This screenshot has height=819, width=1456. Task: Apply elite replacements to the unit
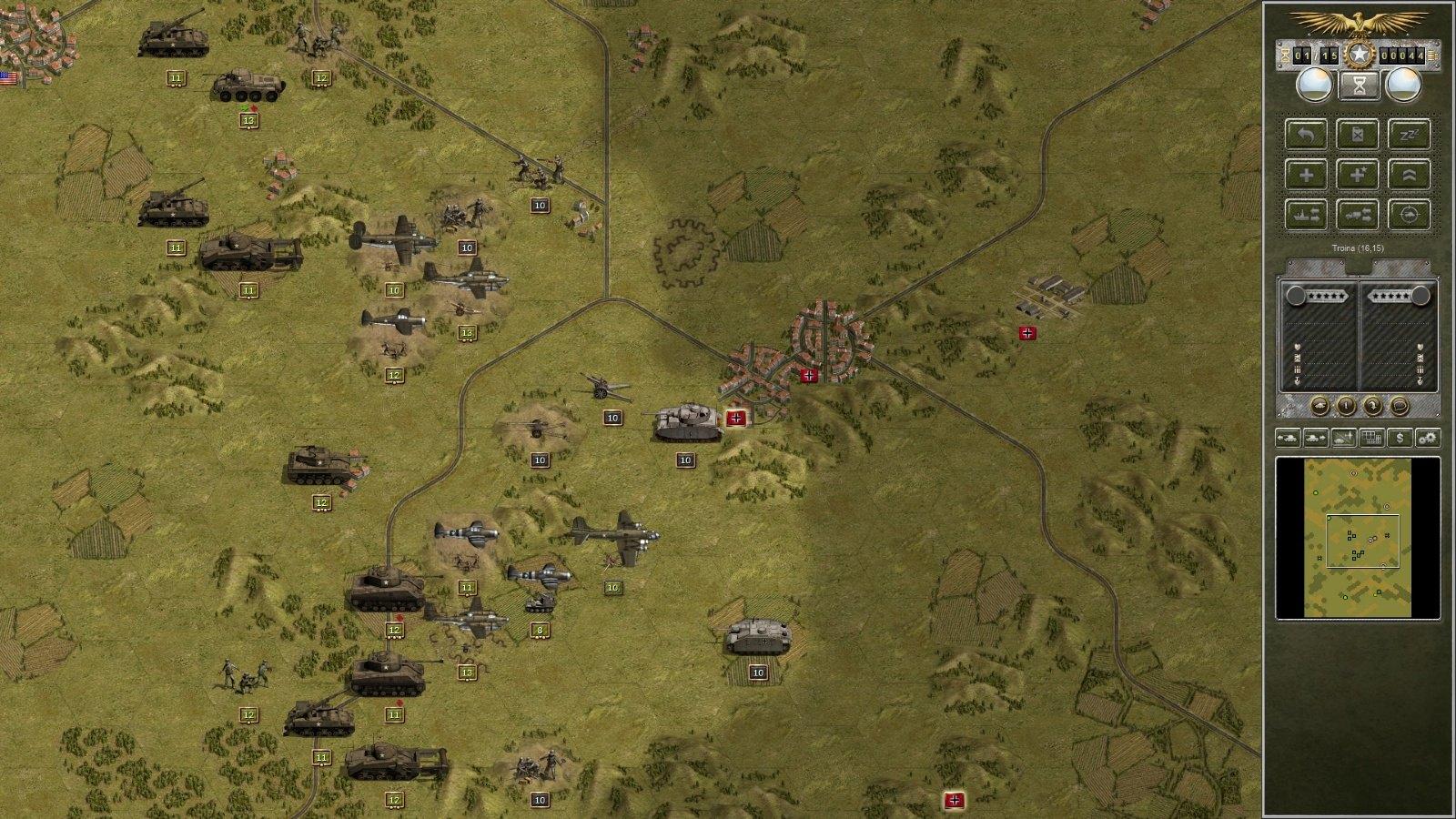1359,174
